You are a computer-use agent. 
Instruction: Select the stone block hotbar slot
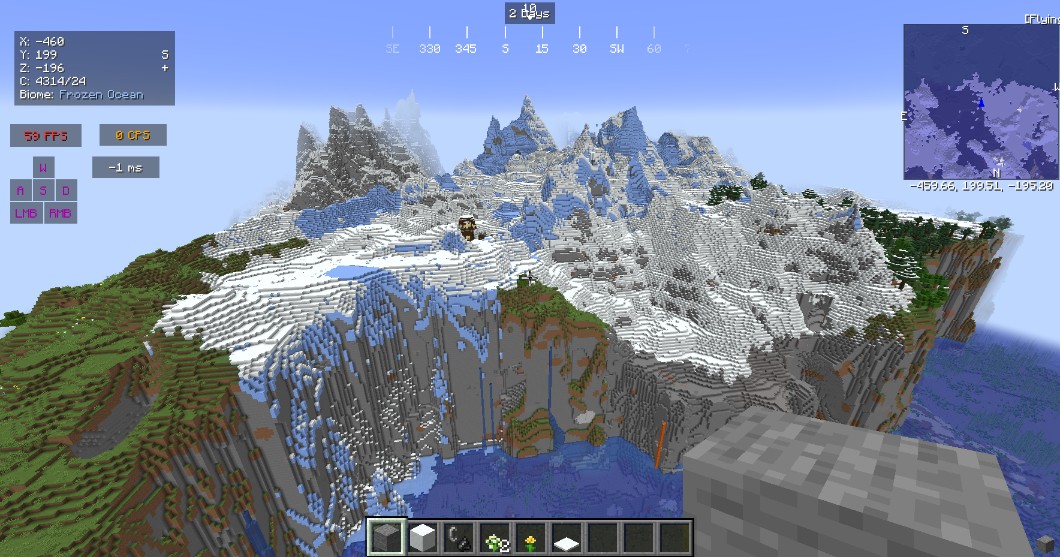pos(387,536)
